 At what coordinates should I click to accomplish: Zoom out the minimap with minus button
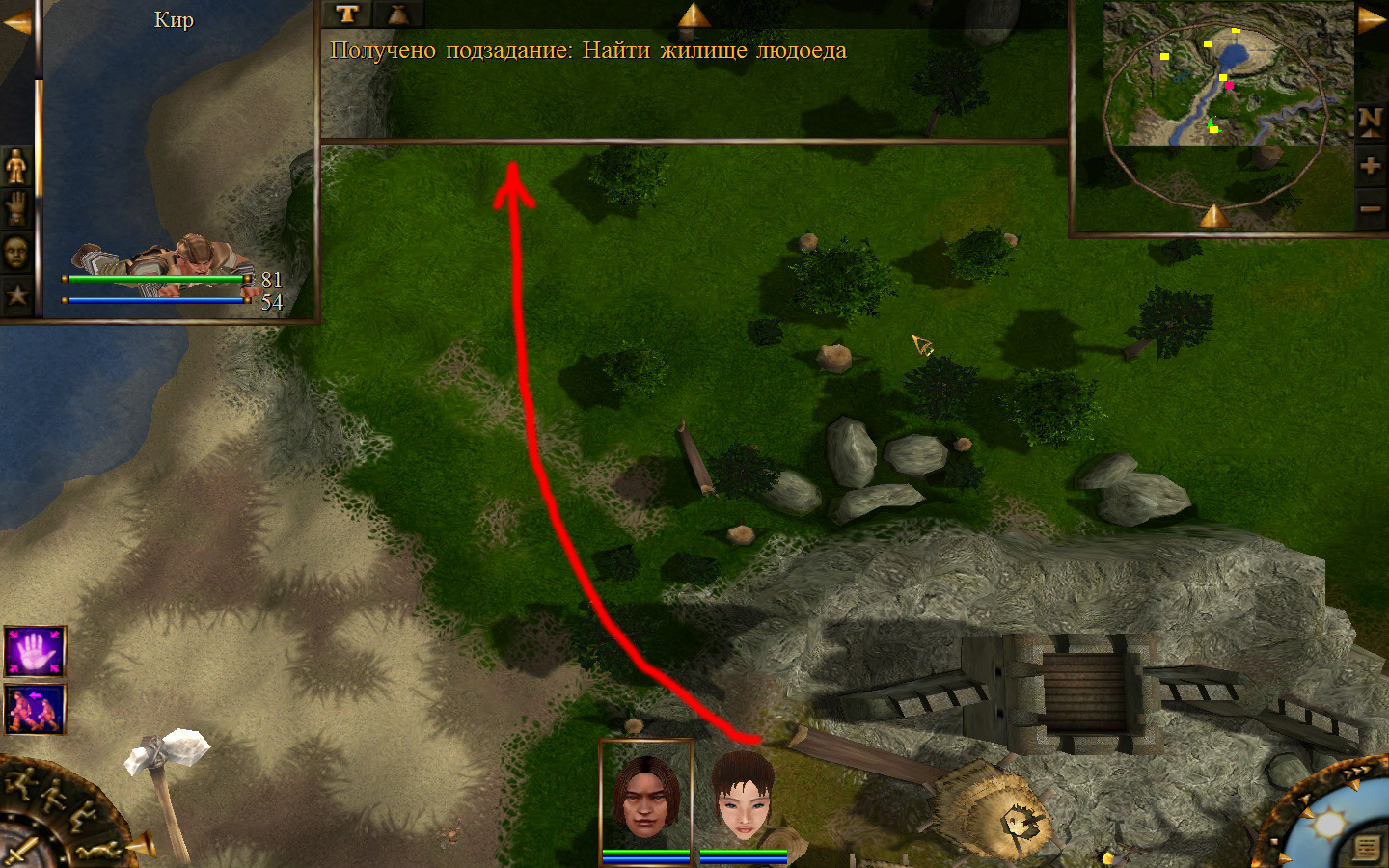click(x=1371, y=207)
